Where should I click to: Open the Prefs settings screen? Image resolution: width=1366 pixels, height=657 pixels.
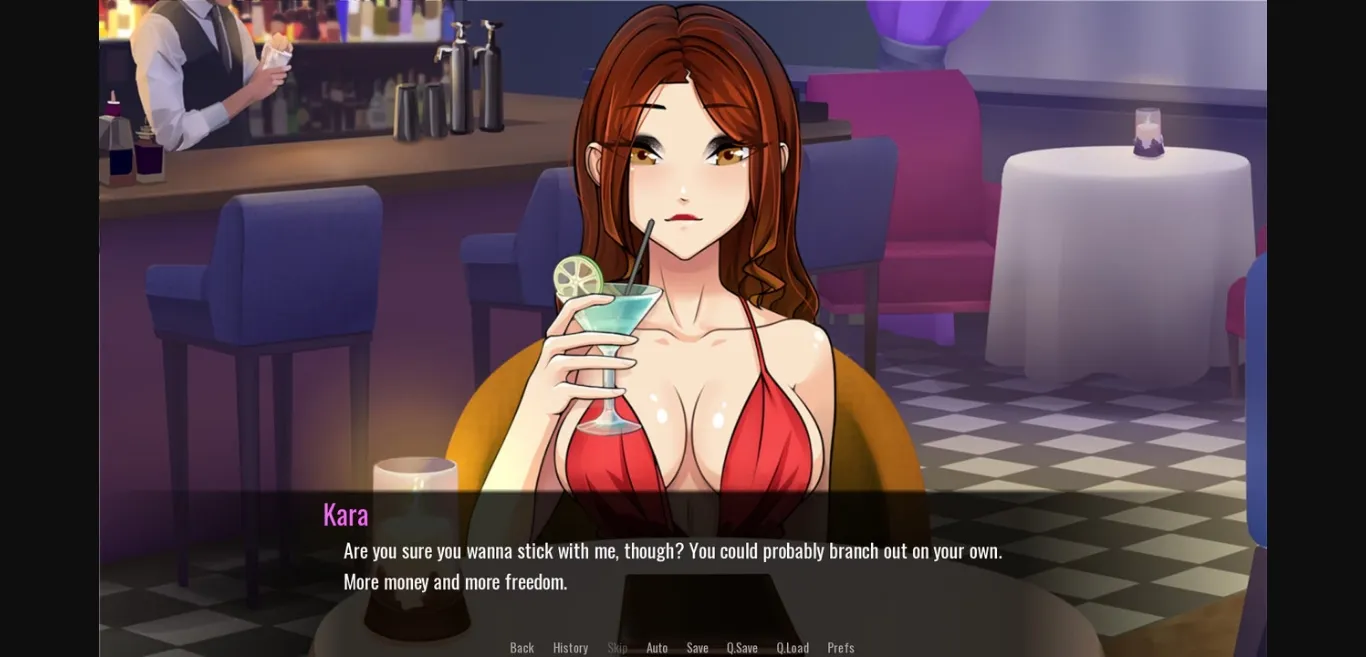pos(840,647)
